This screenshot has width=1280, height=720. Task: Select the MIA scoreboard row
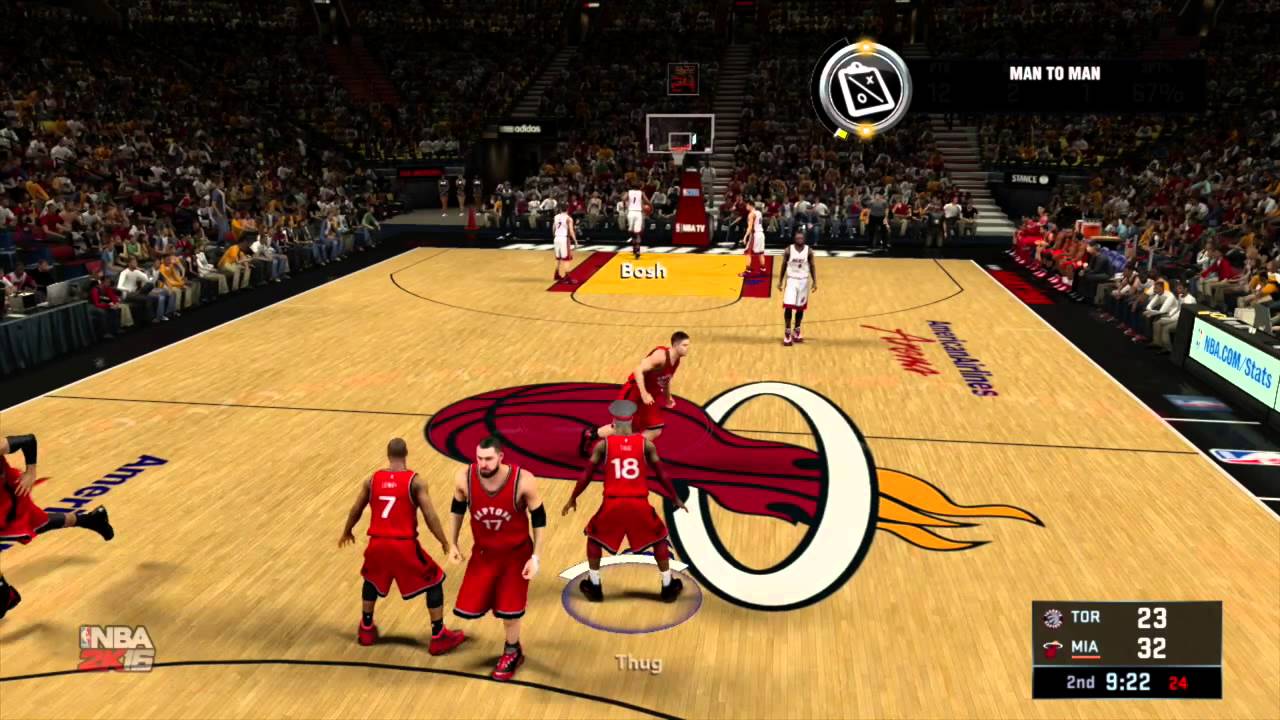click(1110, 648)
